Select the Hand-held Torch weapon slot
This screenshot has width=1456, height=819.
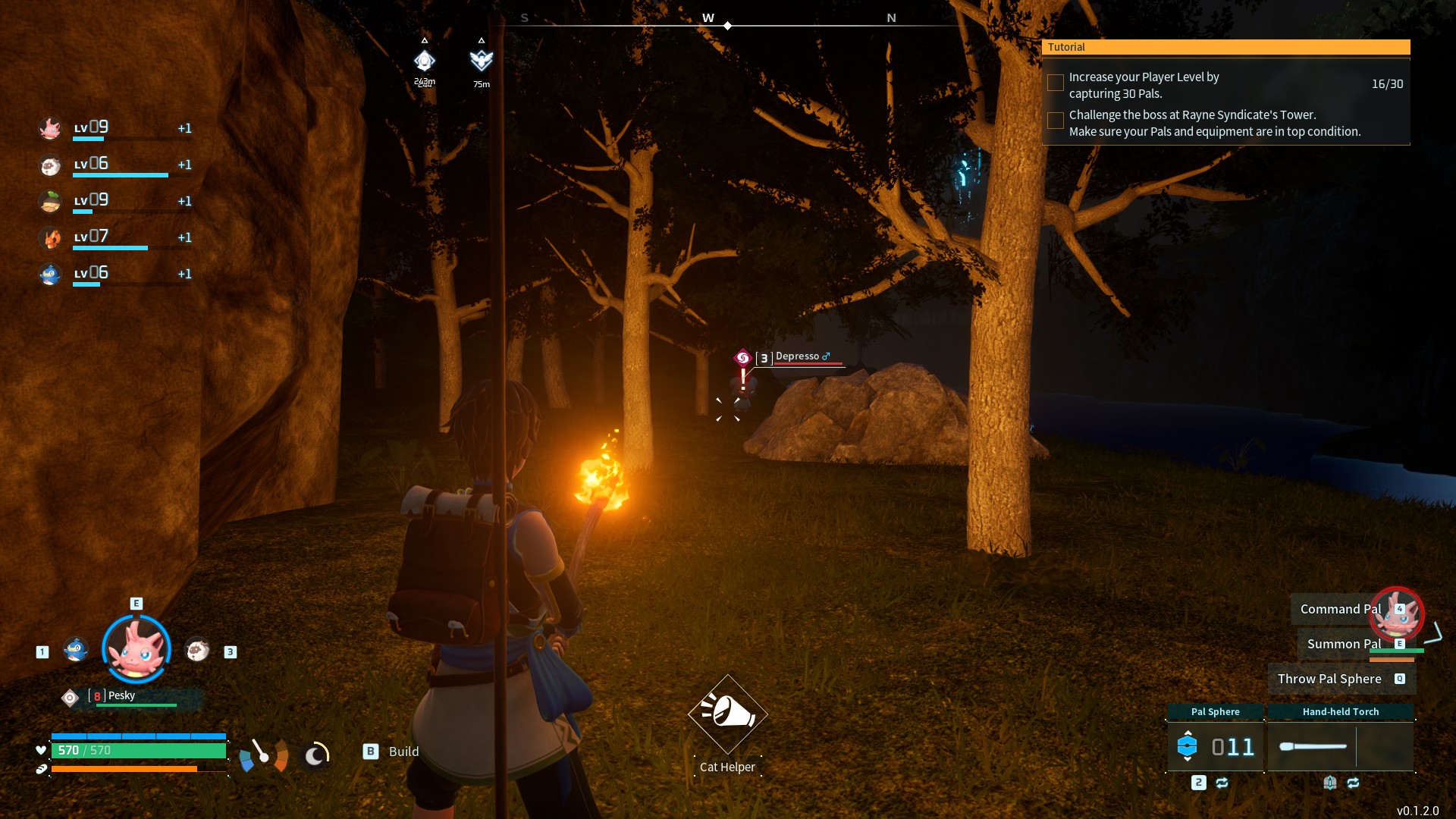click(1340, 746)
